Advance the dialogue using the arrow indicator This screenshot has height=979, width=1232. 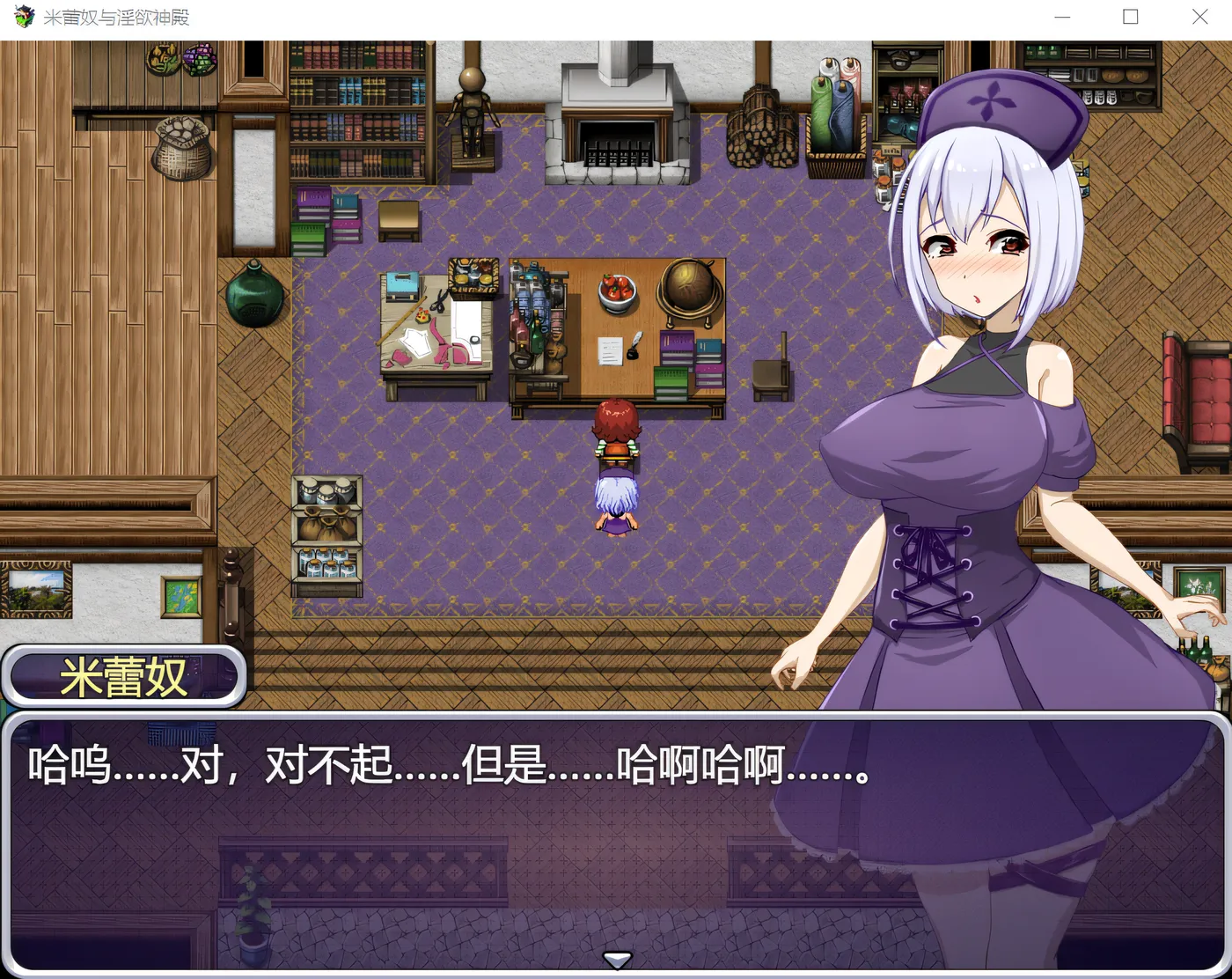tap(616, 960)
